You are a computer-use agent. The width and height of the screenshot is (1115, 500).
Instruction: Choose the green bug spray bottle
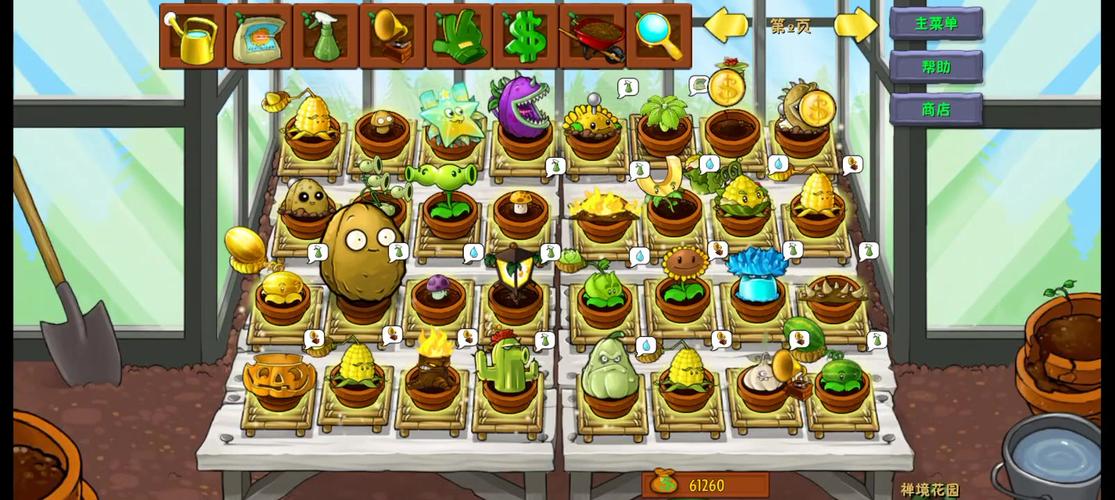pos(325,36)
